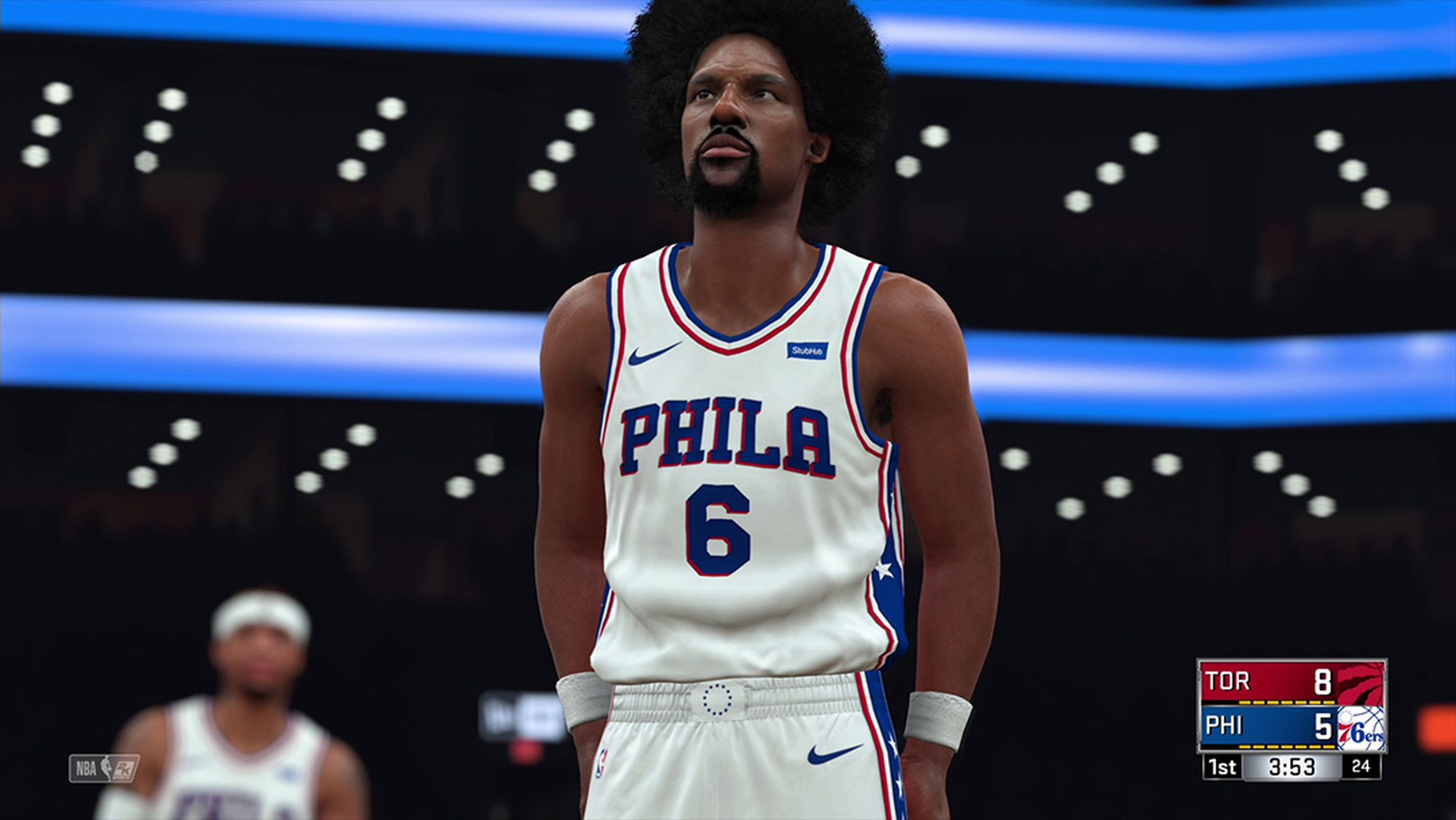The width and height of the screenshot is (1456, 820).
Task: Select the 76ers logo on the scoreboard
Action: point(1362,729)
